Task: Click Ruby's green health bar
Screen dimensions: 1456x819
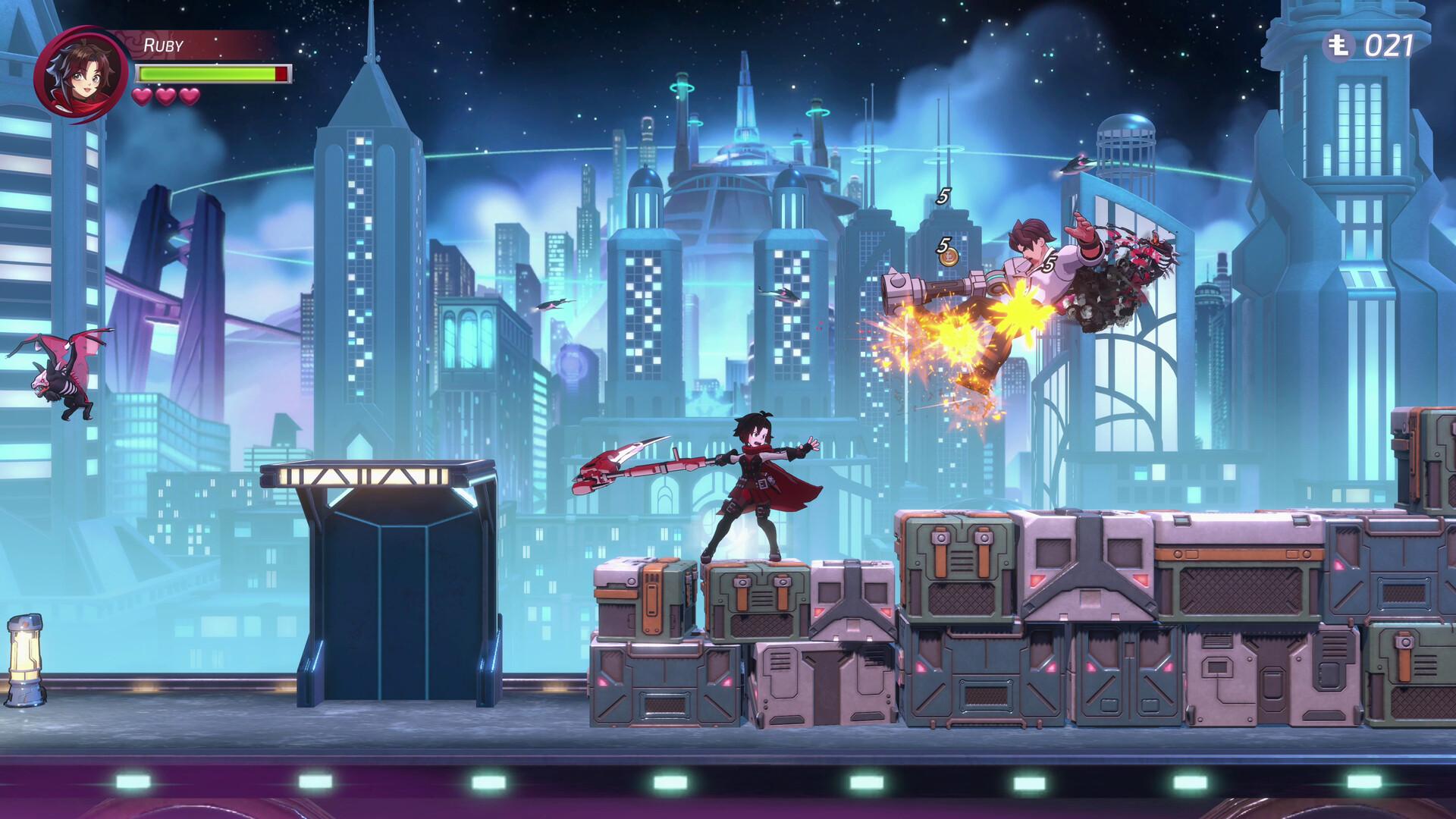Action: pos(205,74)
